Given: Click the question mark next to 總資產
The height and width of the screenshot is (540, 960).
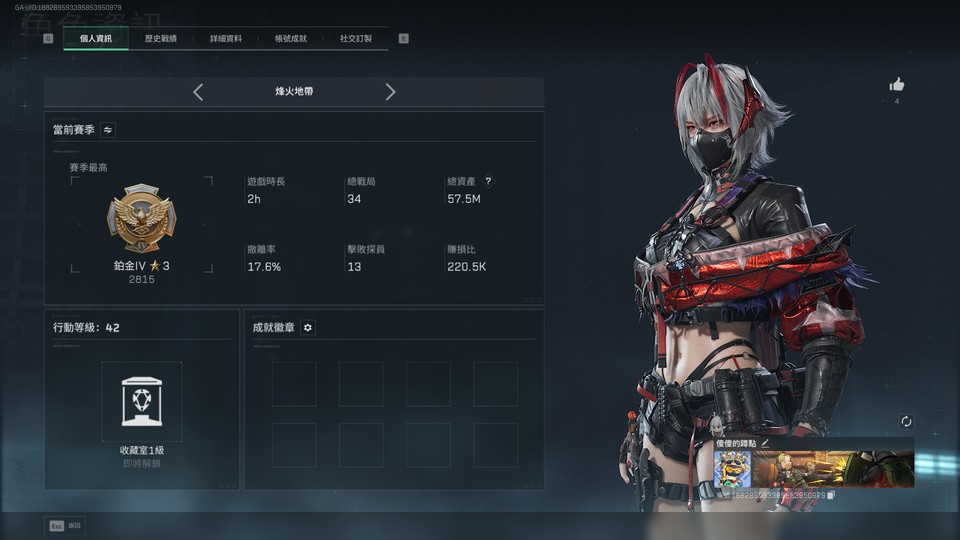Looking at the screenshot, I should (488, 181).
